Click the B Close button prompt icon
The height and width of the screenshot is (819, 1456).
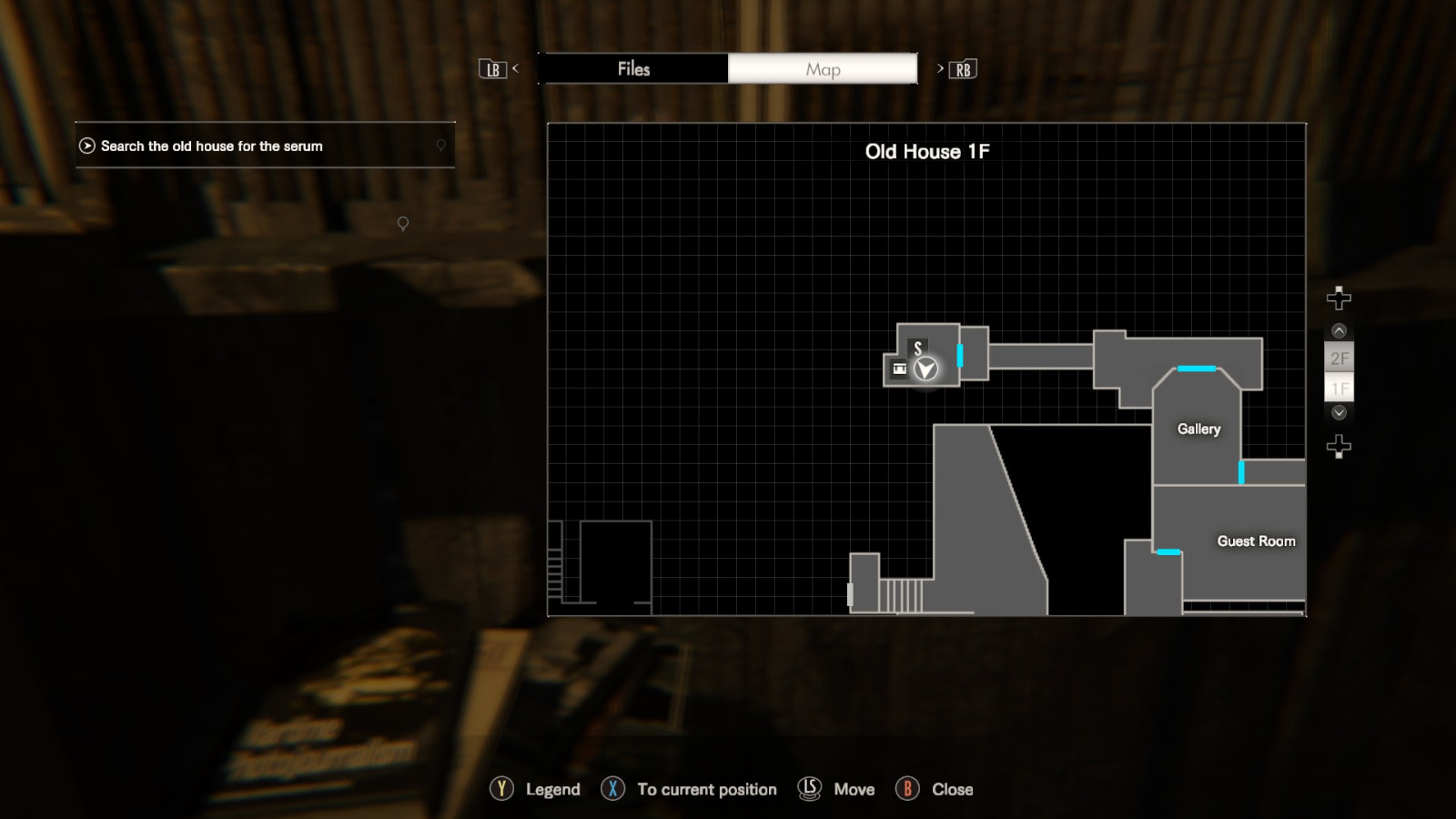point(909,789)
